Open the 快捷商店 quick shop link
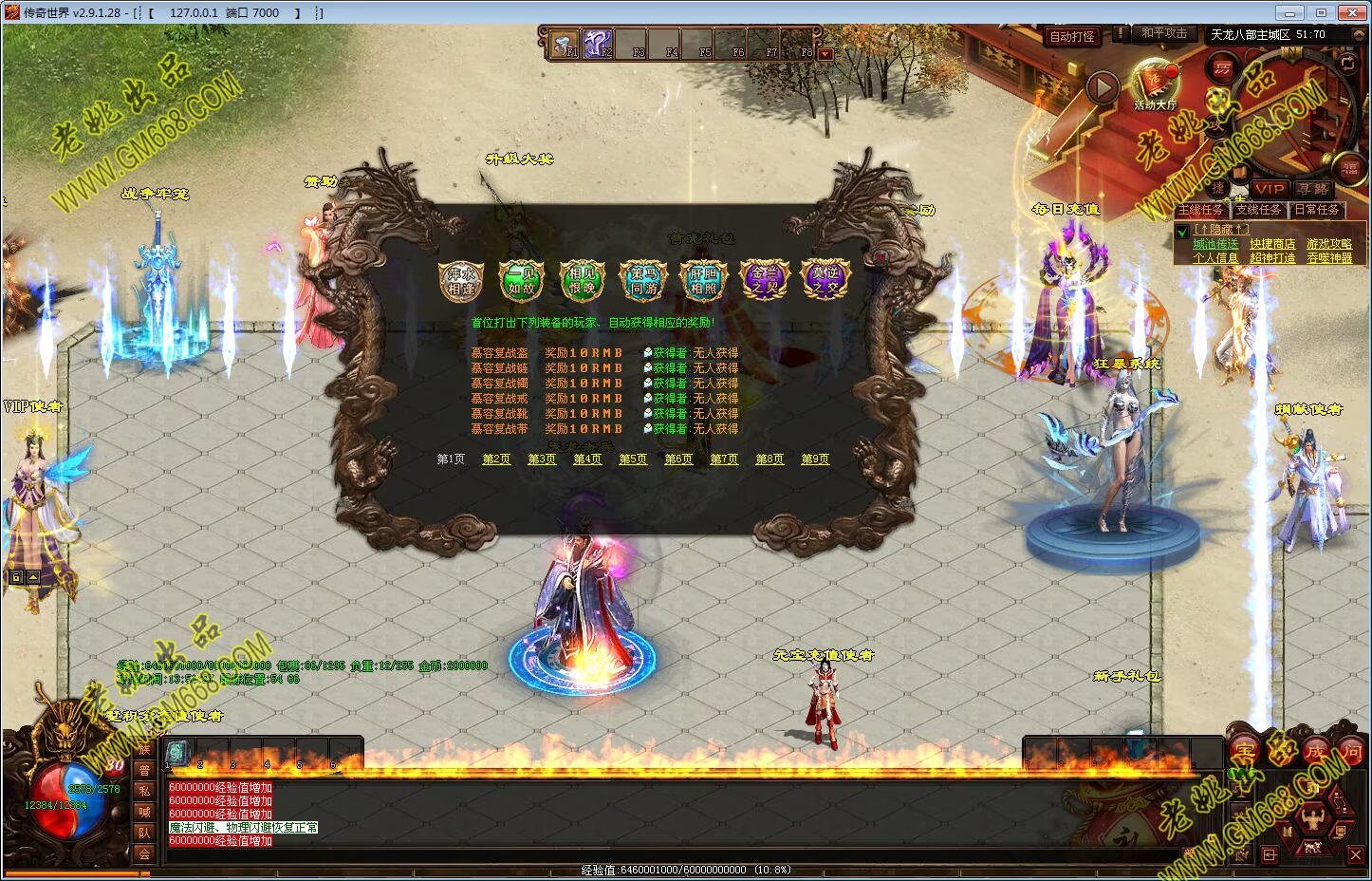The image size is (1372, 881). click(1271, 244)
